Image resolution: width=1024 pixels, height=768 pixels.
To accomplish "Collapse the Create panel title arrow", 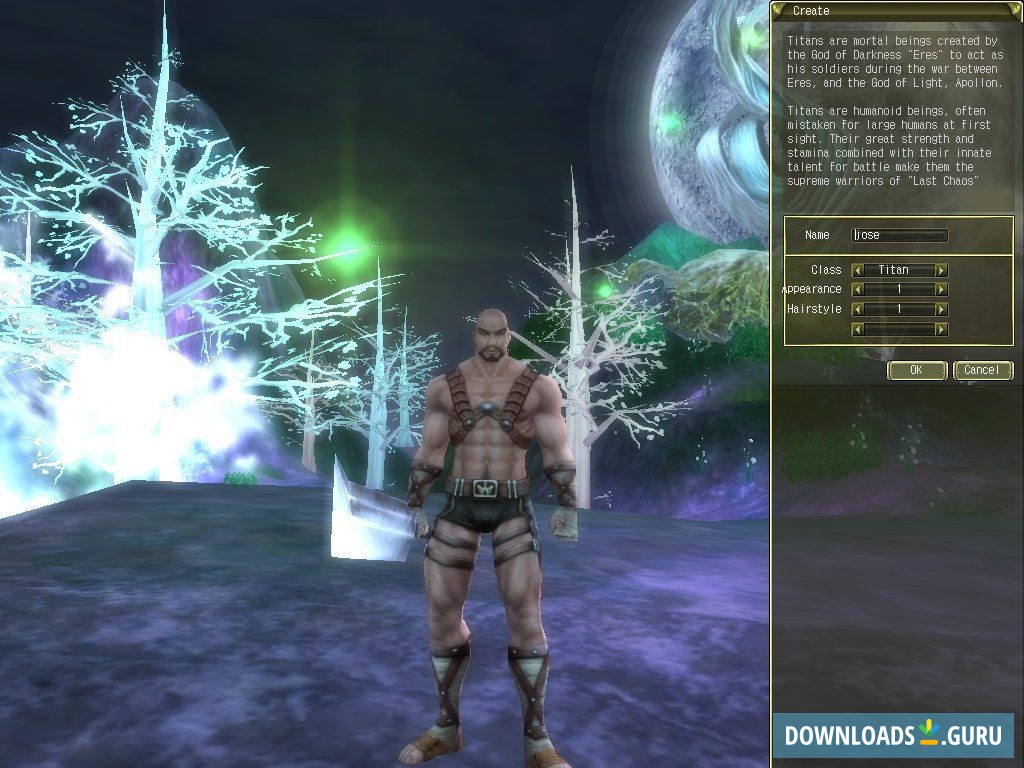I will [x=779, y=10].
